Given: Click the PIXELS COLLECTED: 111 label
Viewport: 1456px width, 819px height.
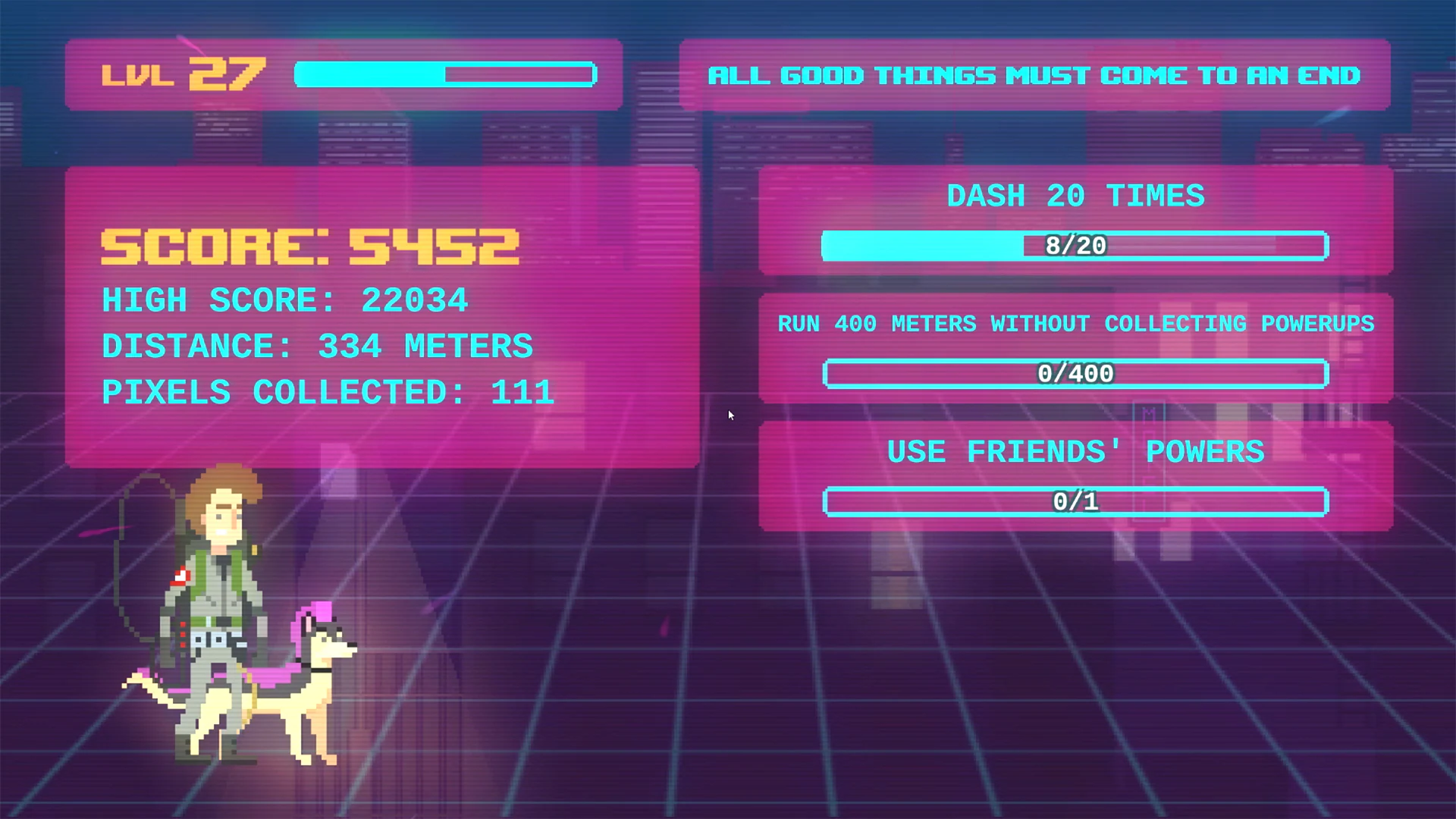Looking at the screenshot, I should [328, 391].
